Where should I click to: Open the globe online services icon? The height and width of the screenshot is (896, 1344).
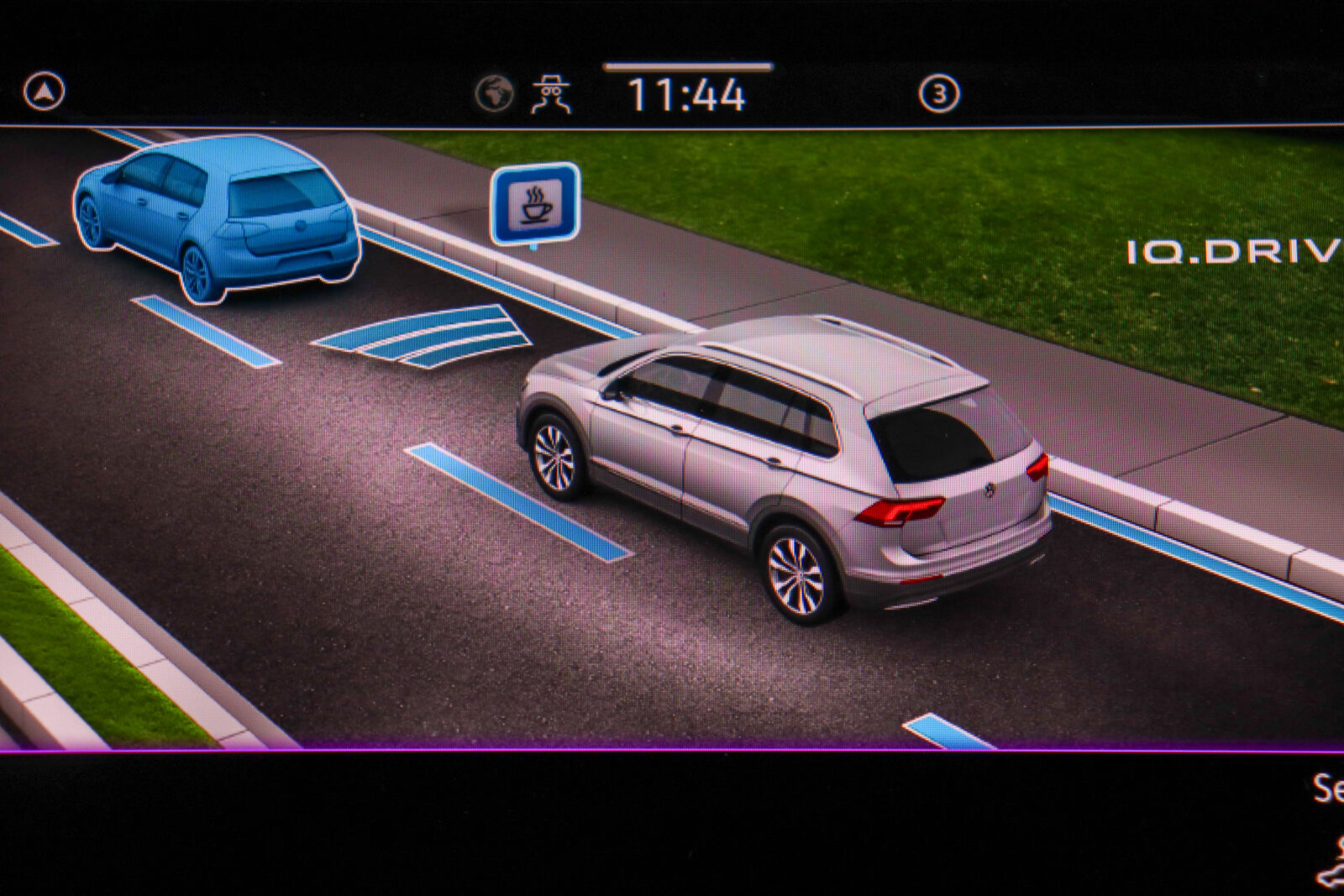tap(494, 93)
